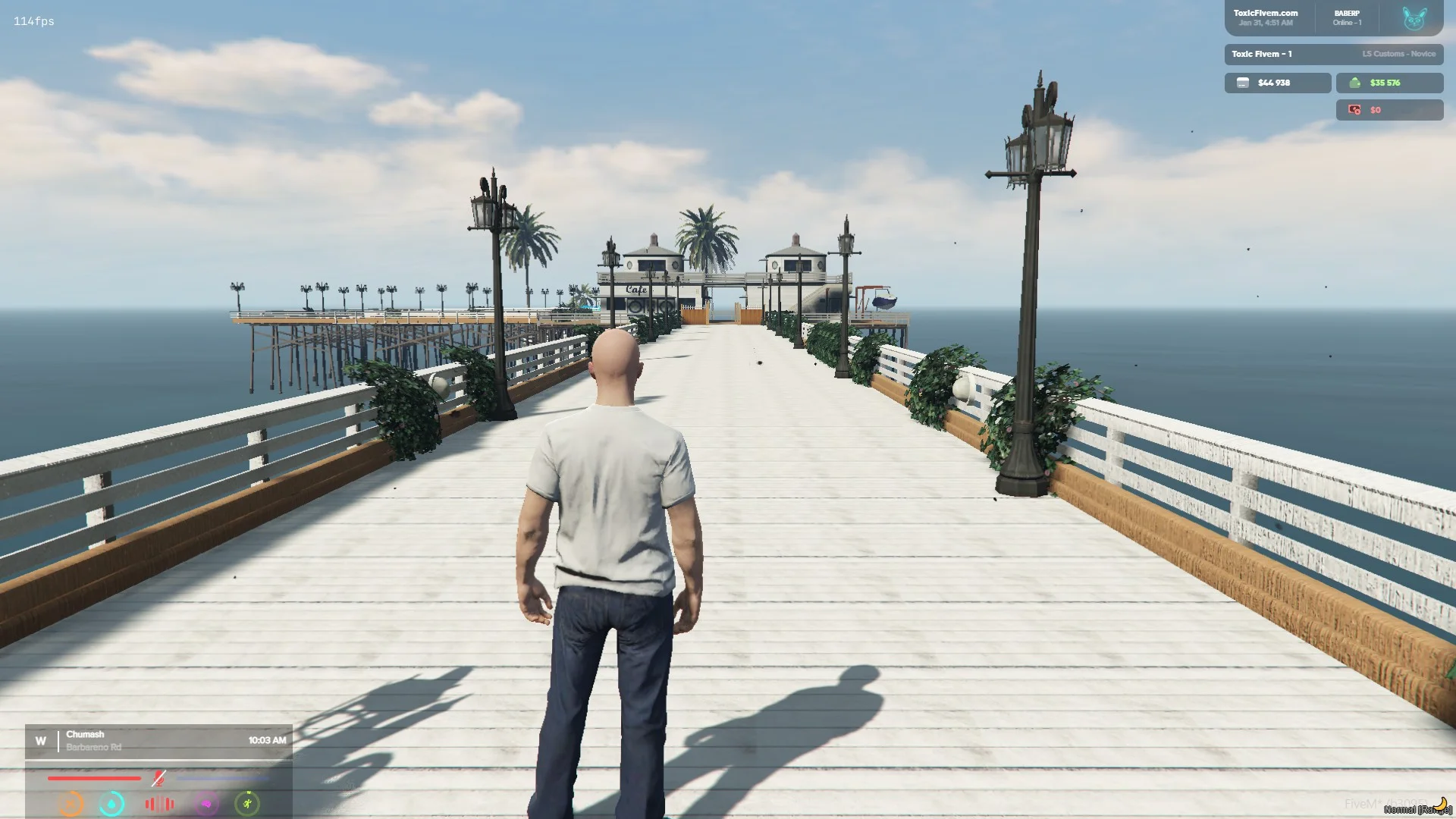Click the green wallet cash panel
The width and height of the screenshot is (1456, 819).
click(1389, 83)
